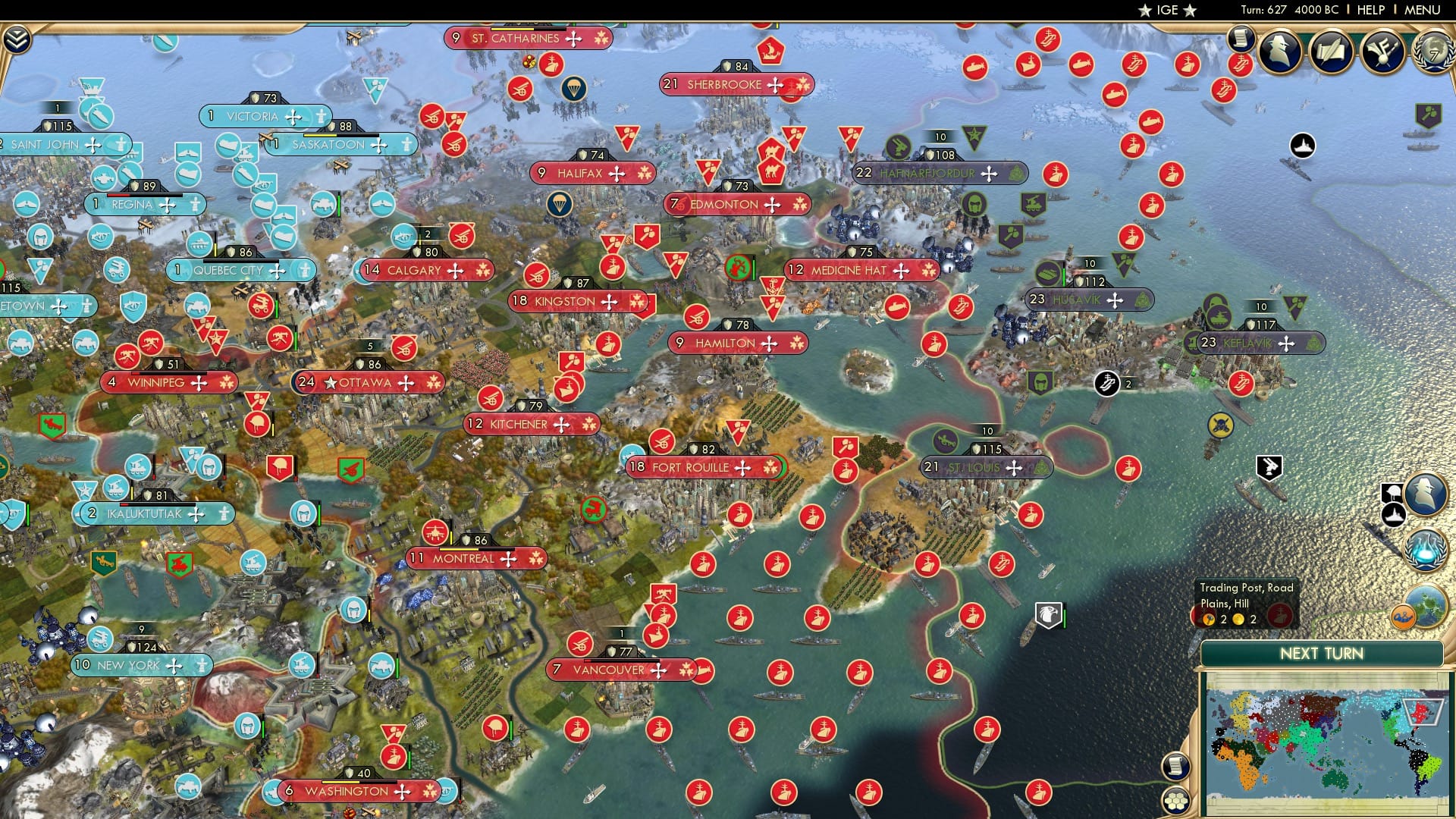Click the orange doodle icon beside the globe button
The width and height of the screenshot is (1456, 819).
(x=1403, y=616)
